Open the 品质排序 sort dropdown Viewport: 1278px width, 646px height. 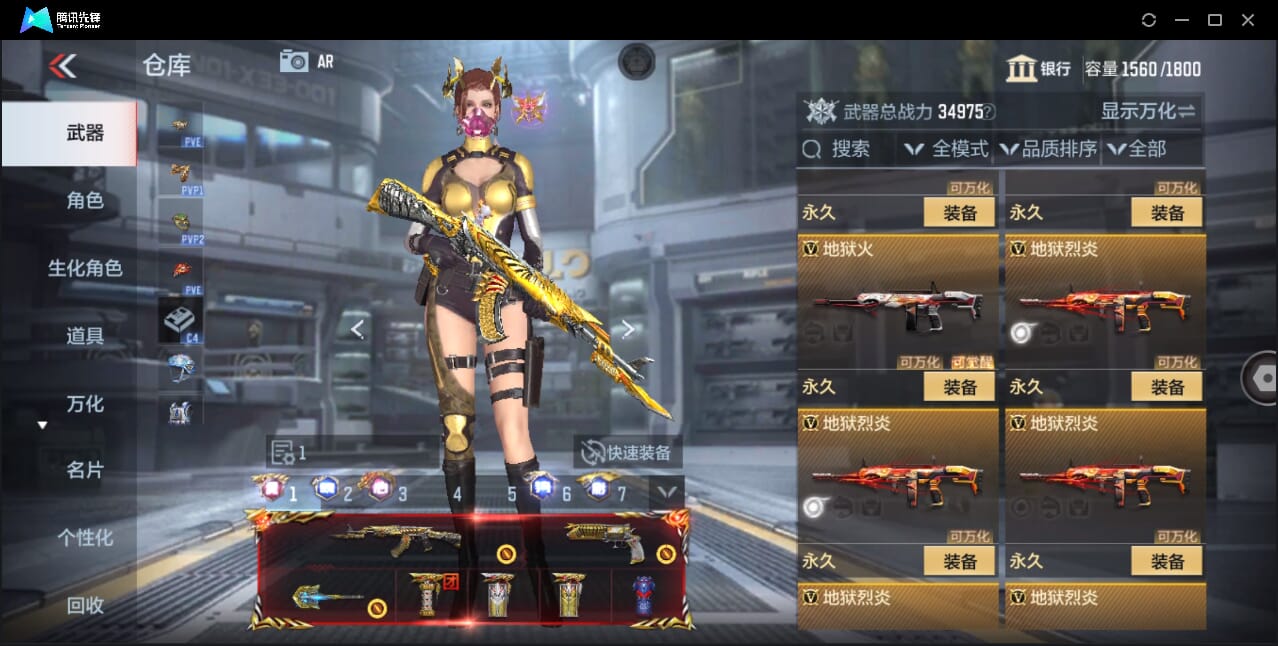(x=1048, y=149)
